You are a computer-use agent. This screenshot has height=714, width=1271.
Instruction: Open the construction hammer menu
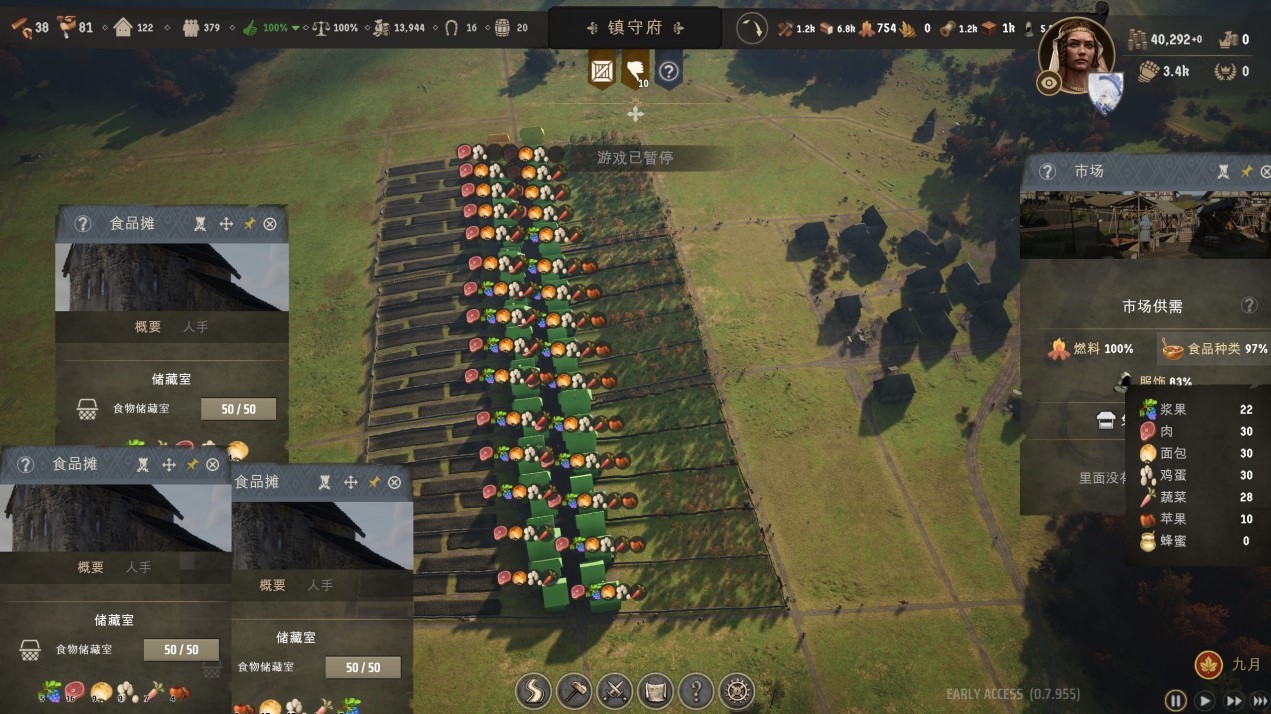(573, 690)
